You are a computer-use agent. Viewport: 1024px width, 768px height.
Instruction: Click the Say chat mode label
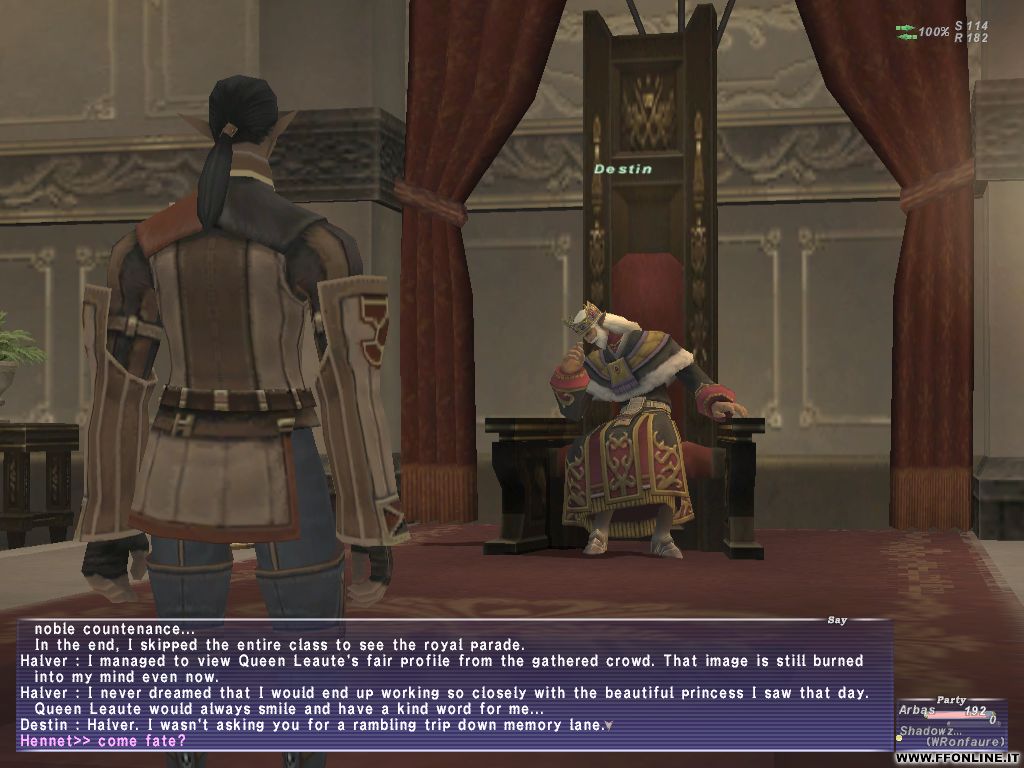[837, 620]
